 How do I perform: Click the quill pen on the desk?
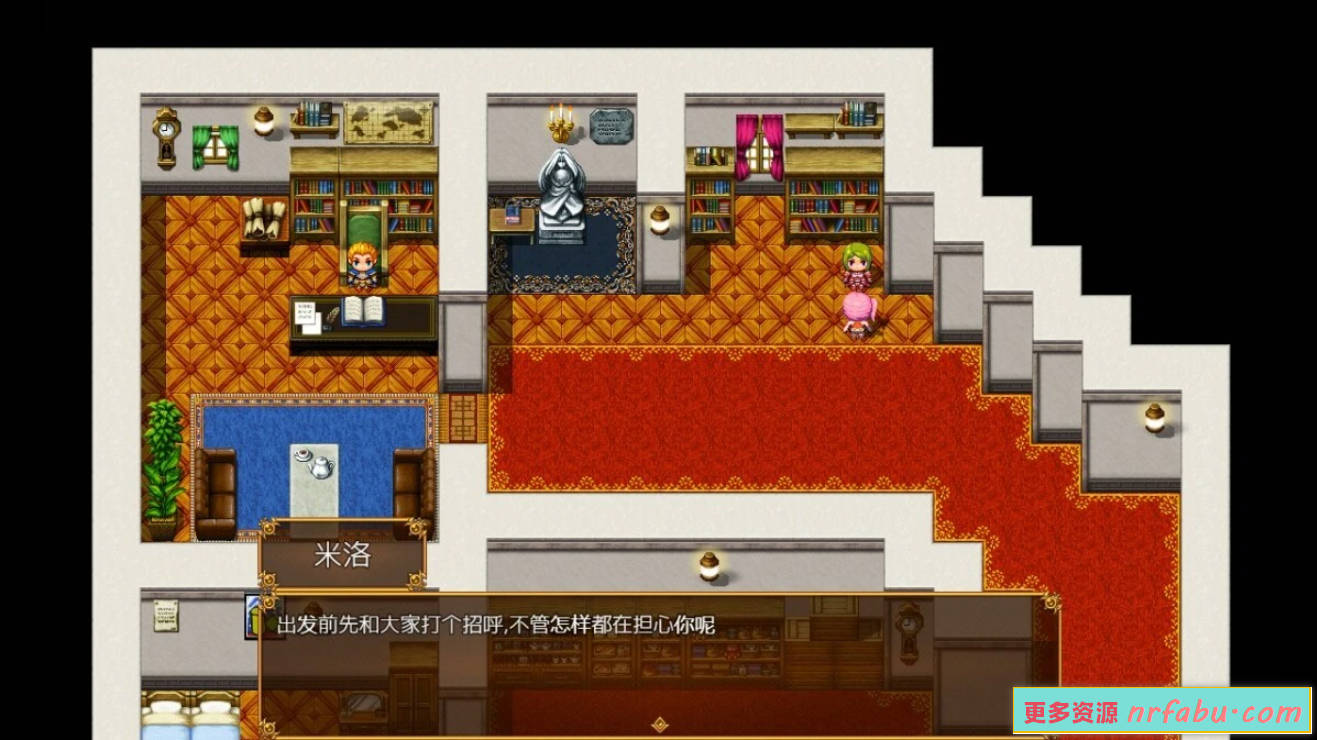330,313
